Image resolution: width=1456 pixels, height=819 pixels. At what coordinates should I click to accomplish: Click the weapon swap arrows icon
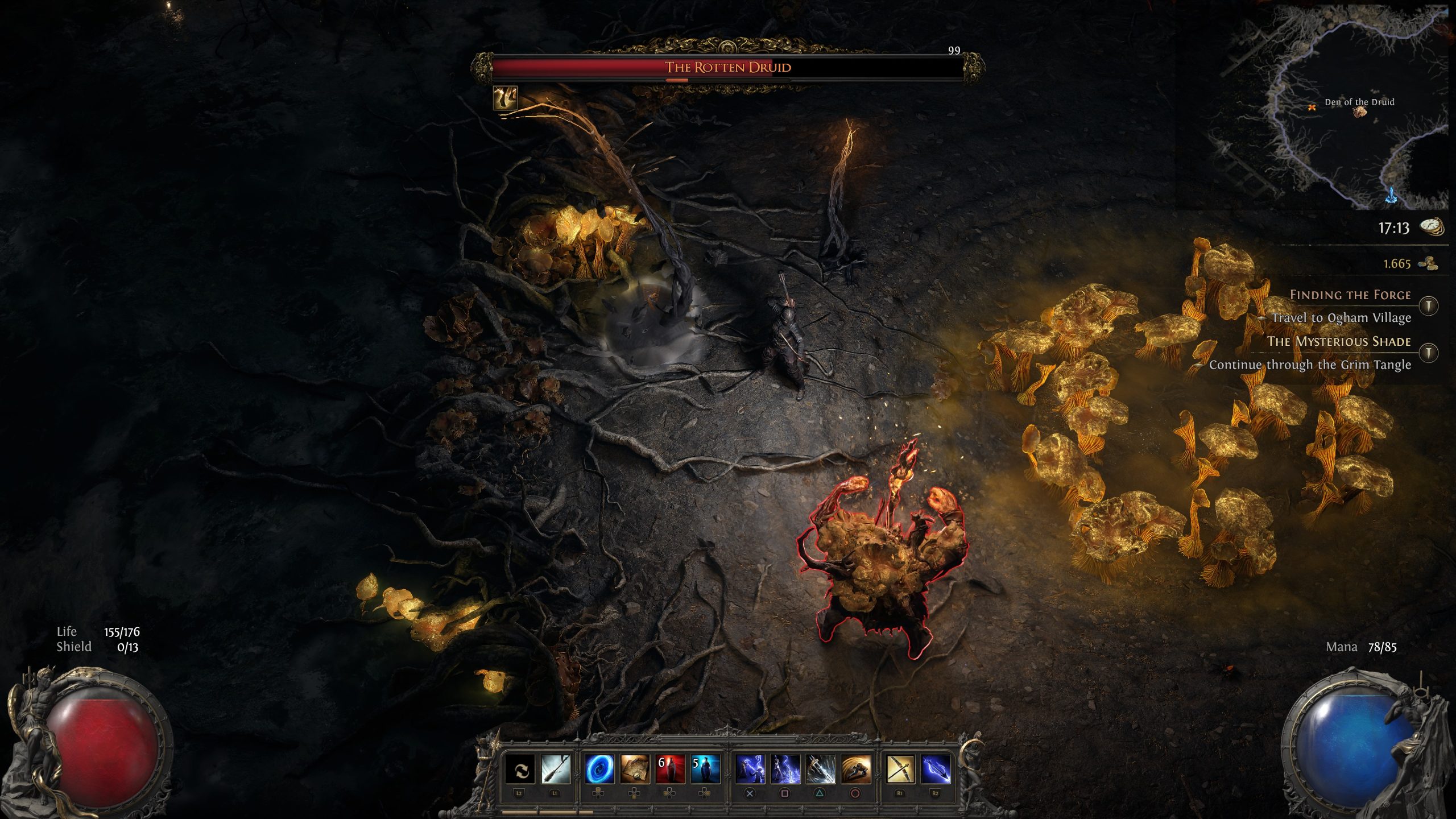[520, 770]
